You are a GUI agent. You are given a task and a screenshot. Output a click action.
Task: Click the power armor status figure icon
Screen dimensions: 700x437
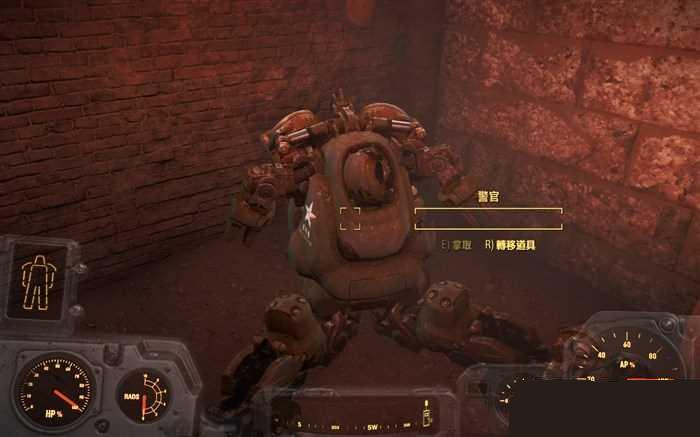pyautogui.click(x=37, y=280)
